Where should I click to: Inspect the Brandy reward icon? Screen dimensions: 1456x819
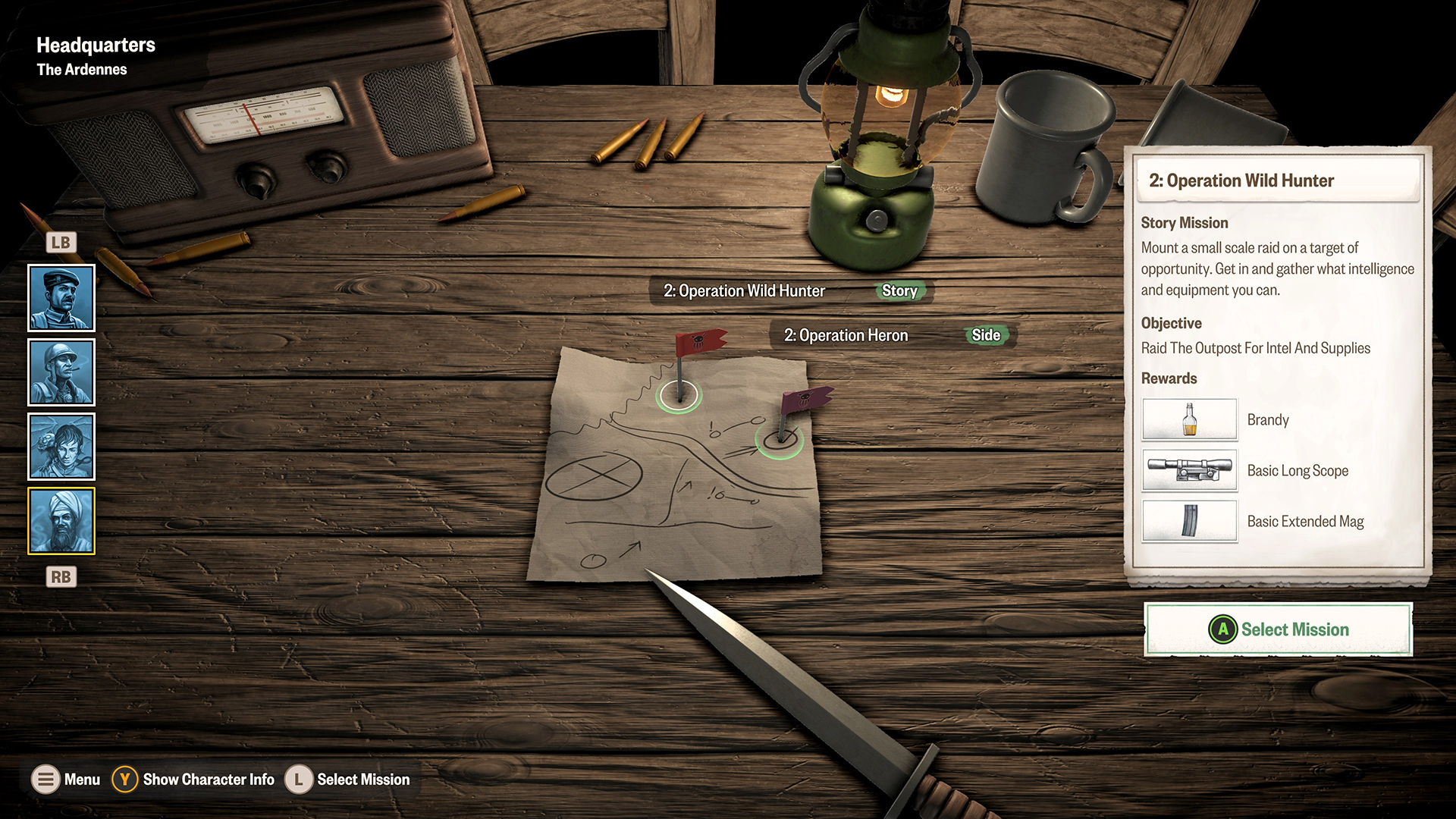[x=1189, y=420]
